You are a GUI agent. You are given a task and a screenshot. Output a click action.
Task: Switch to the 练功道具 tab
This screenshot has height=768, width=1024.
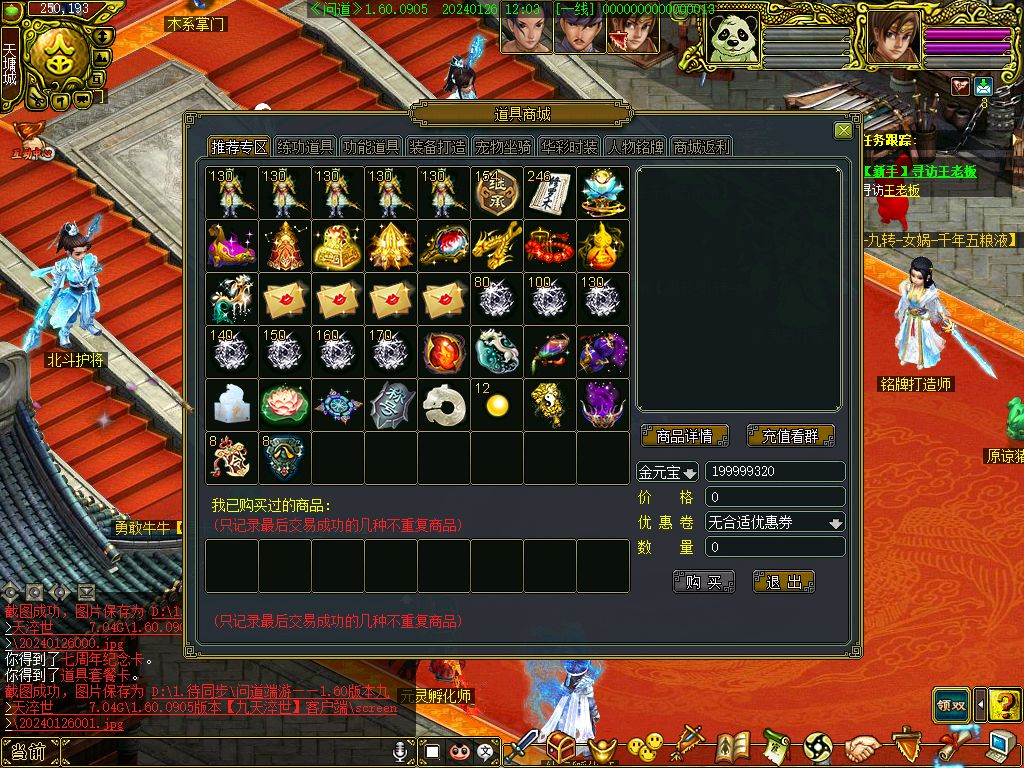305,147
